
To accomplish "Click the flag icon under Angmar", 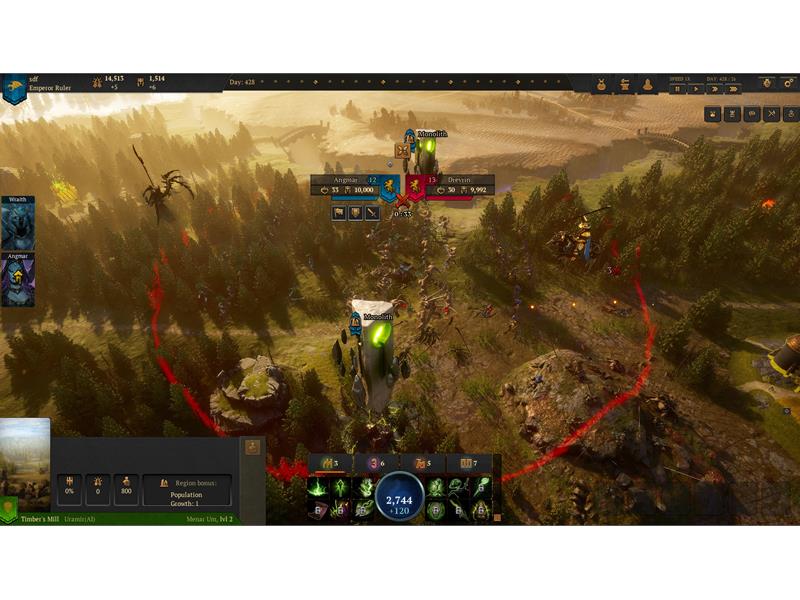I will (x=339, y=213).
